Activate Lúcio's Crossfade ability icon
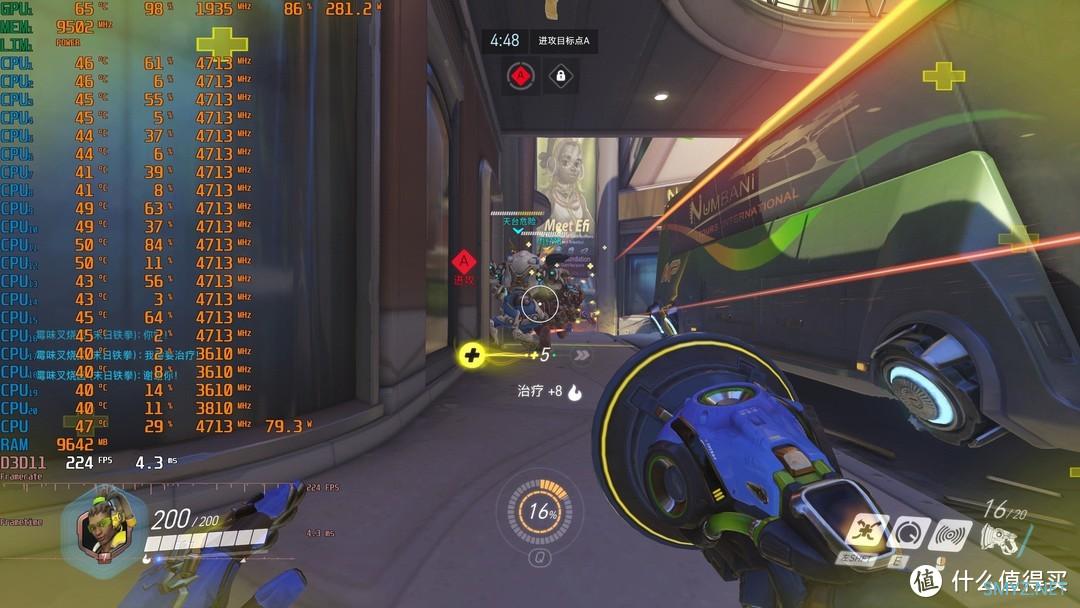 click(x=864, y=531)
